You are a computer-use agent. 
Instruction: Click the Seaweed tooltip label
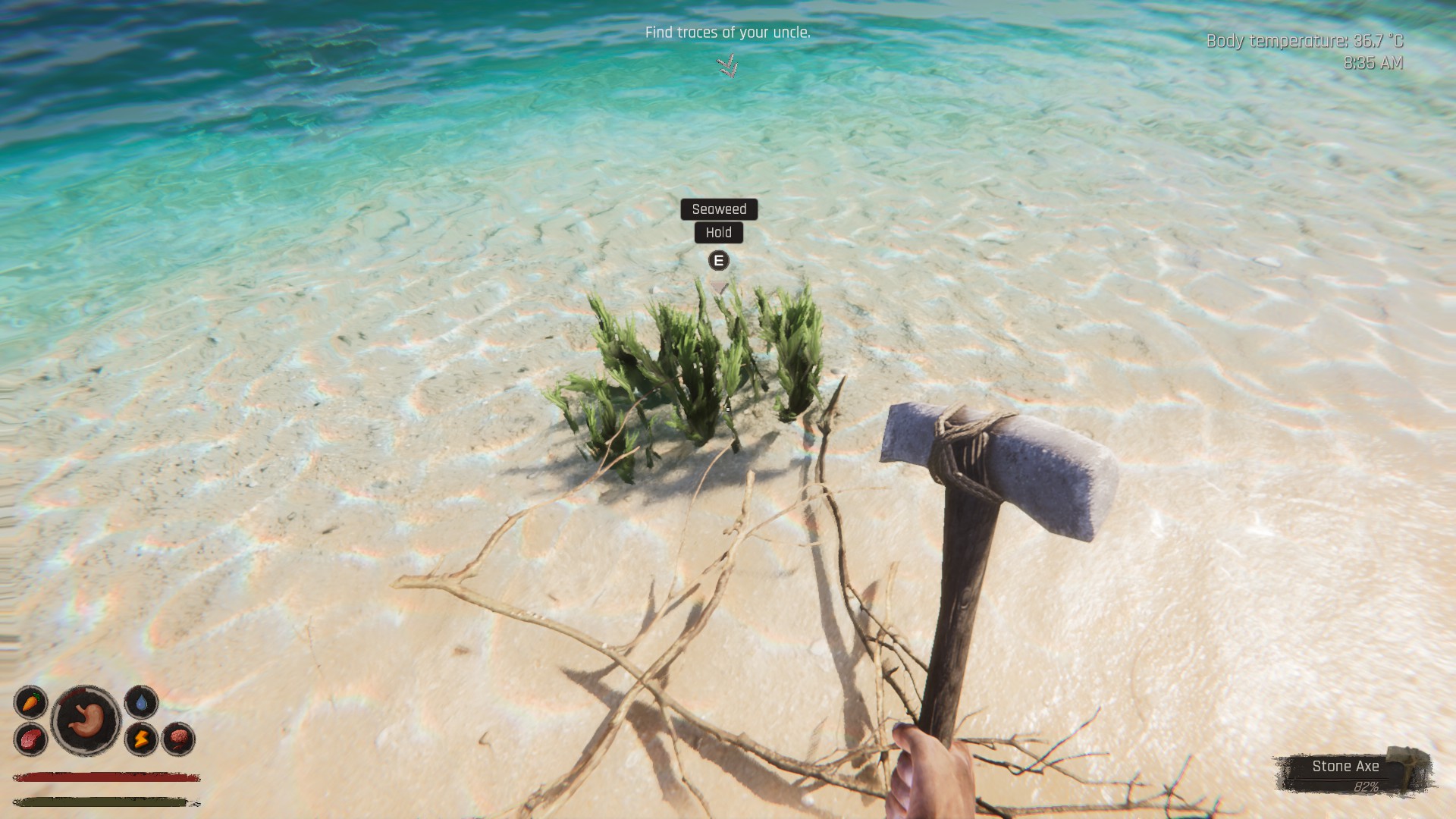[719, 210]
